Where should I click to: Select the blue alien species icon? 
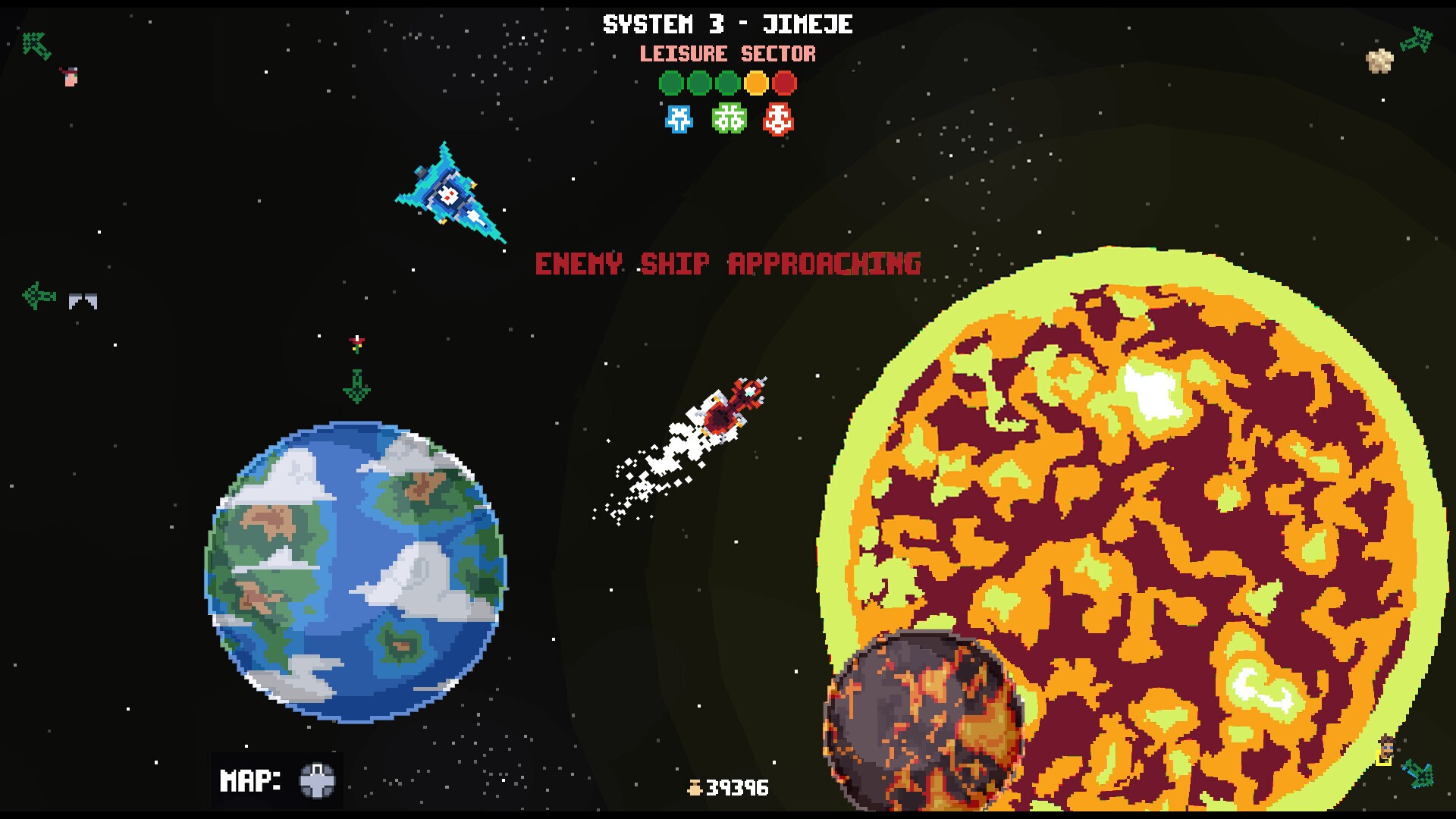pos(677,119)
